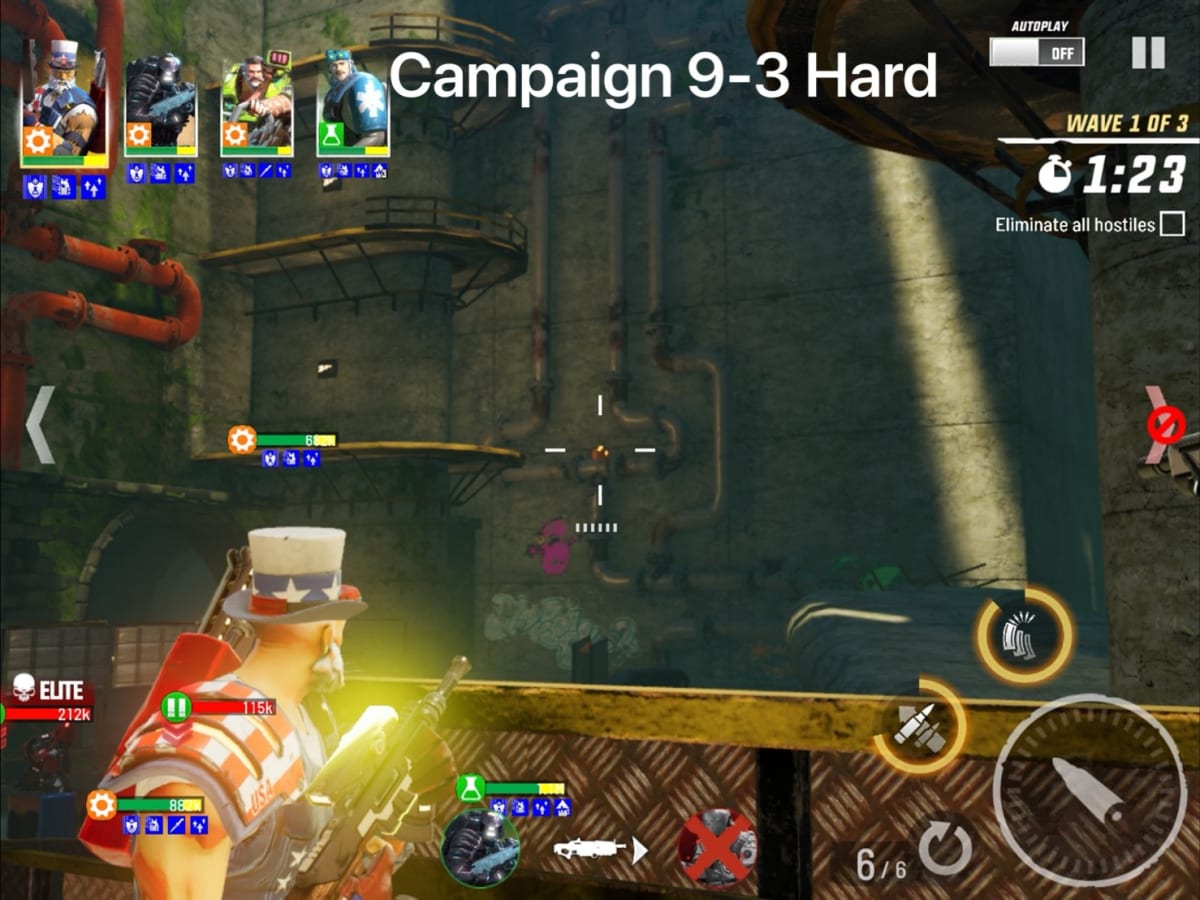Reload the weapon using the circular arrow

(x=945, y=850)
